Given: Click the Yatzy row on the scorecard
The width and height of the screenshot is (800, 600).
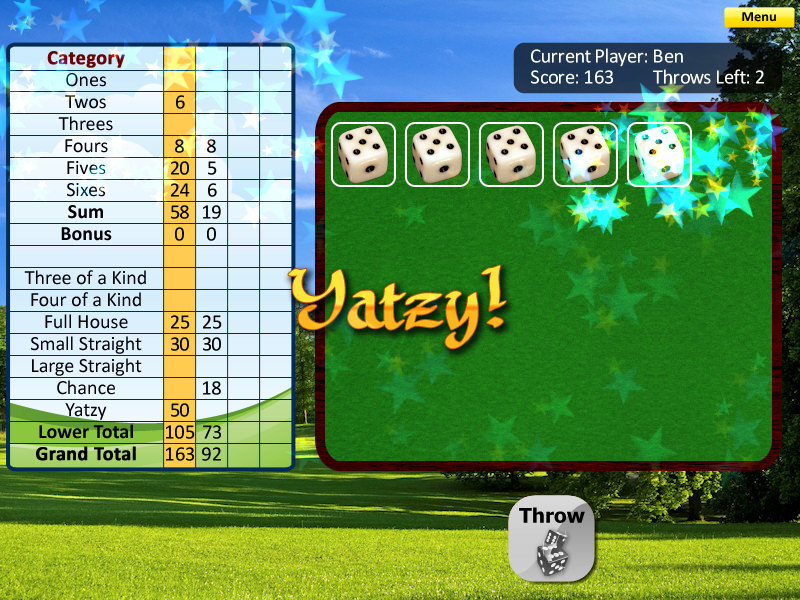Looking at the screenshot, I should tap(86, 410).
